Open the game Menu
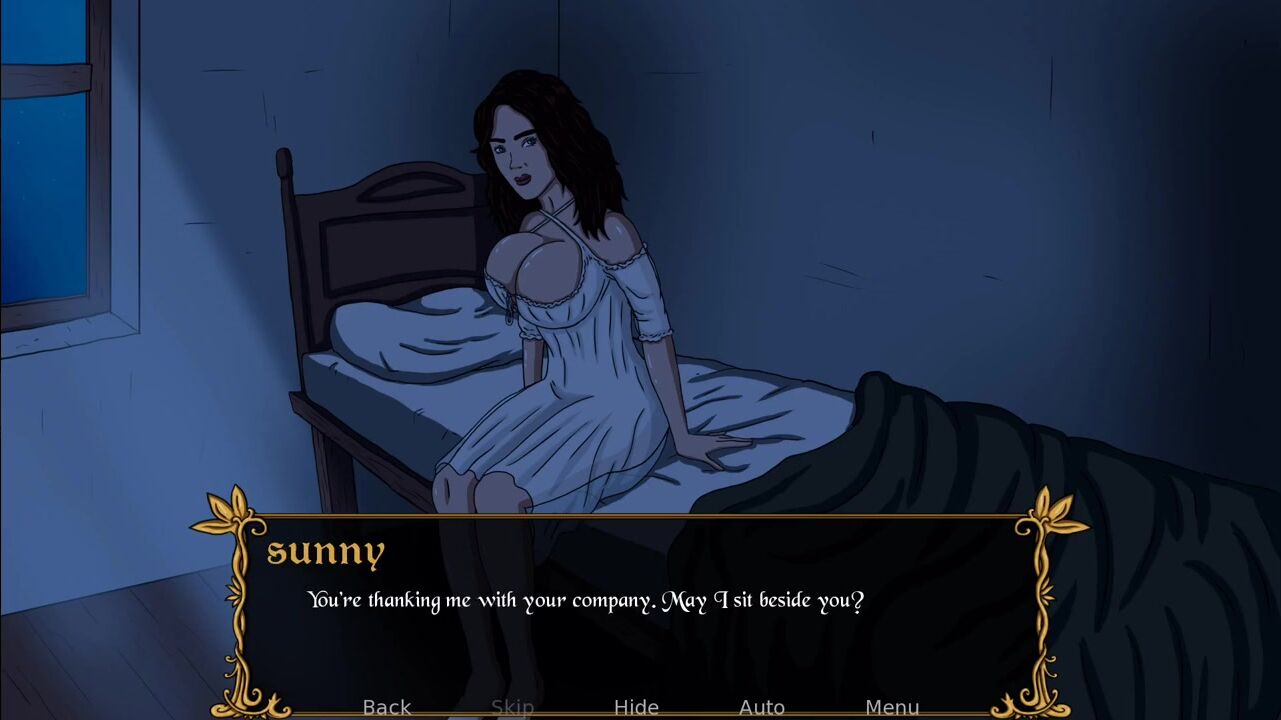 [x=891, y=707]
